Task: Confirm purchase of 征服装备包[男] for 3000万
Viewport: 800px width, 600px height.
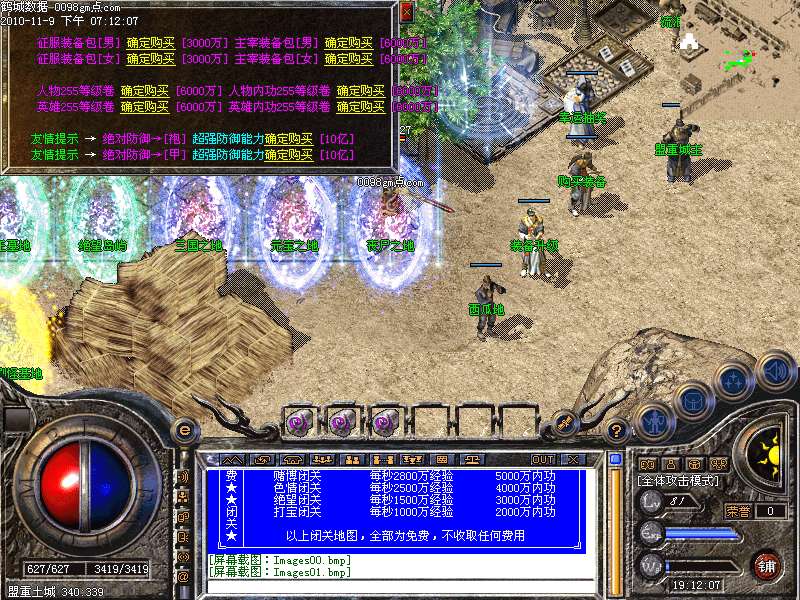Action: 144,43
